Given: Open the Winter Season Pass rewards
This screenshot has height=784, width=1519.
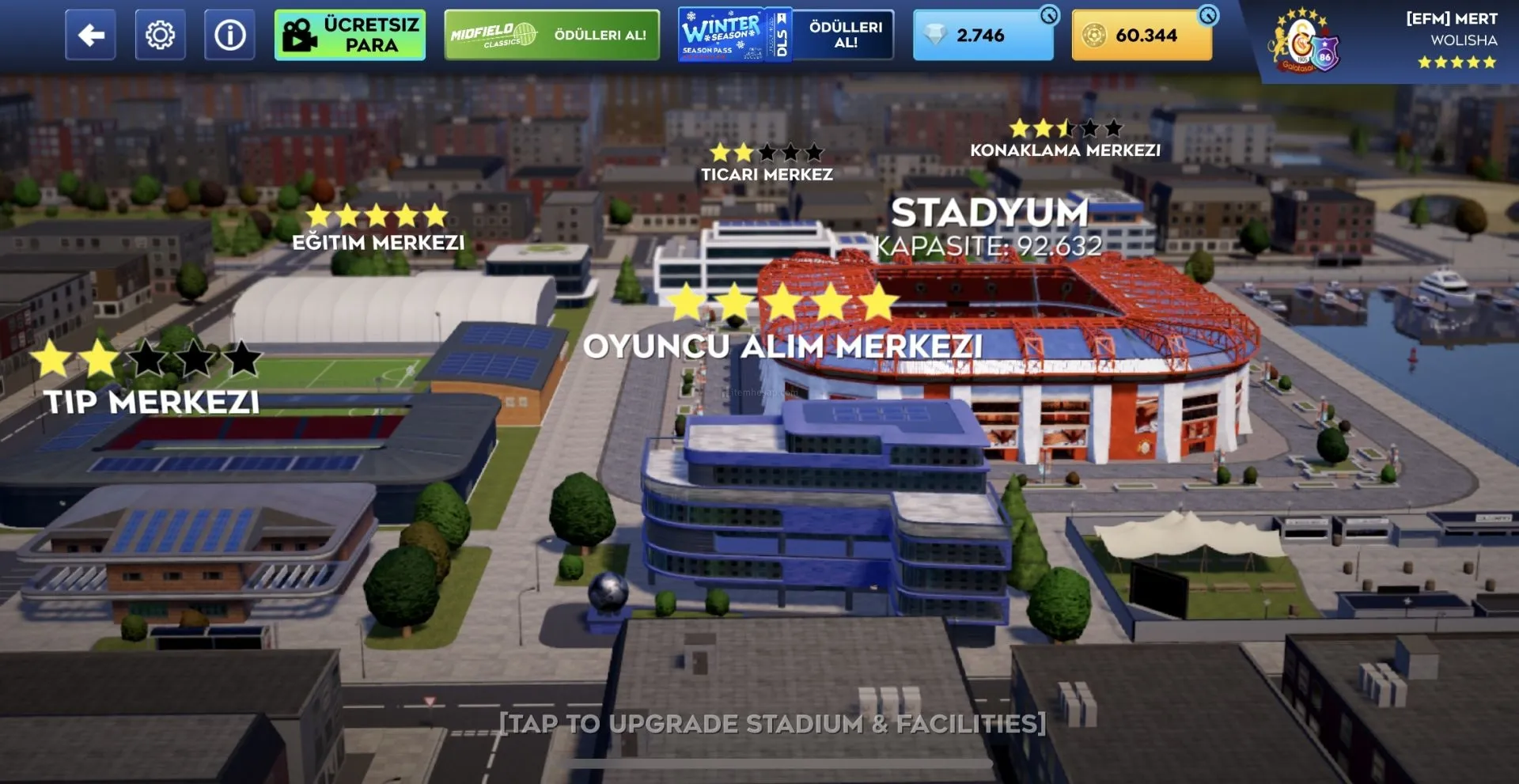Looking at the screenshot, I should point(786,35).
